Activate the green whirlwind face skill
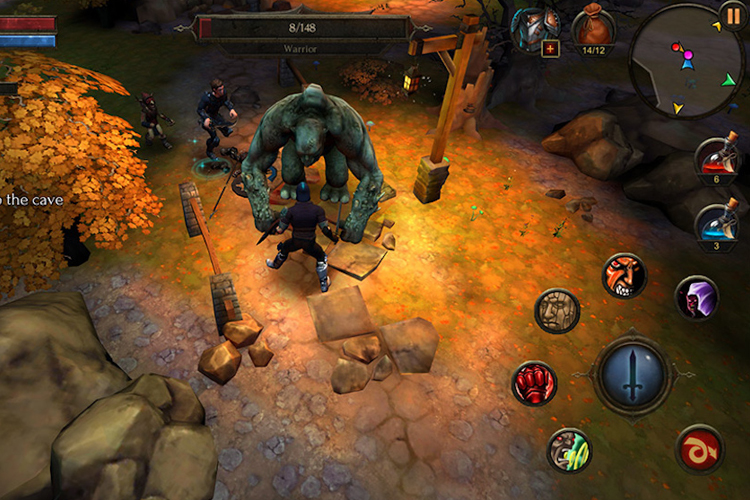 tap(569, 449)
